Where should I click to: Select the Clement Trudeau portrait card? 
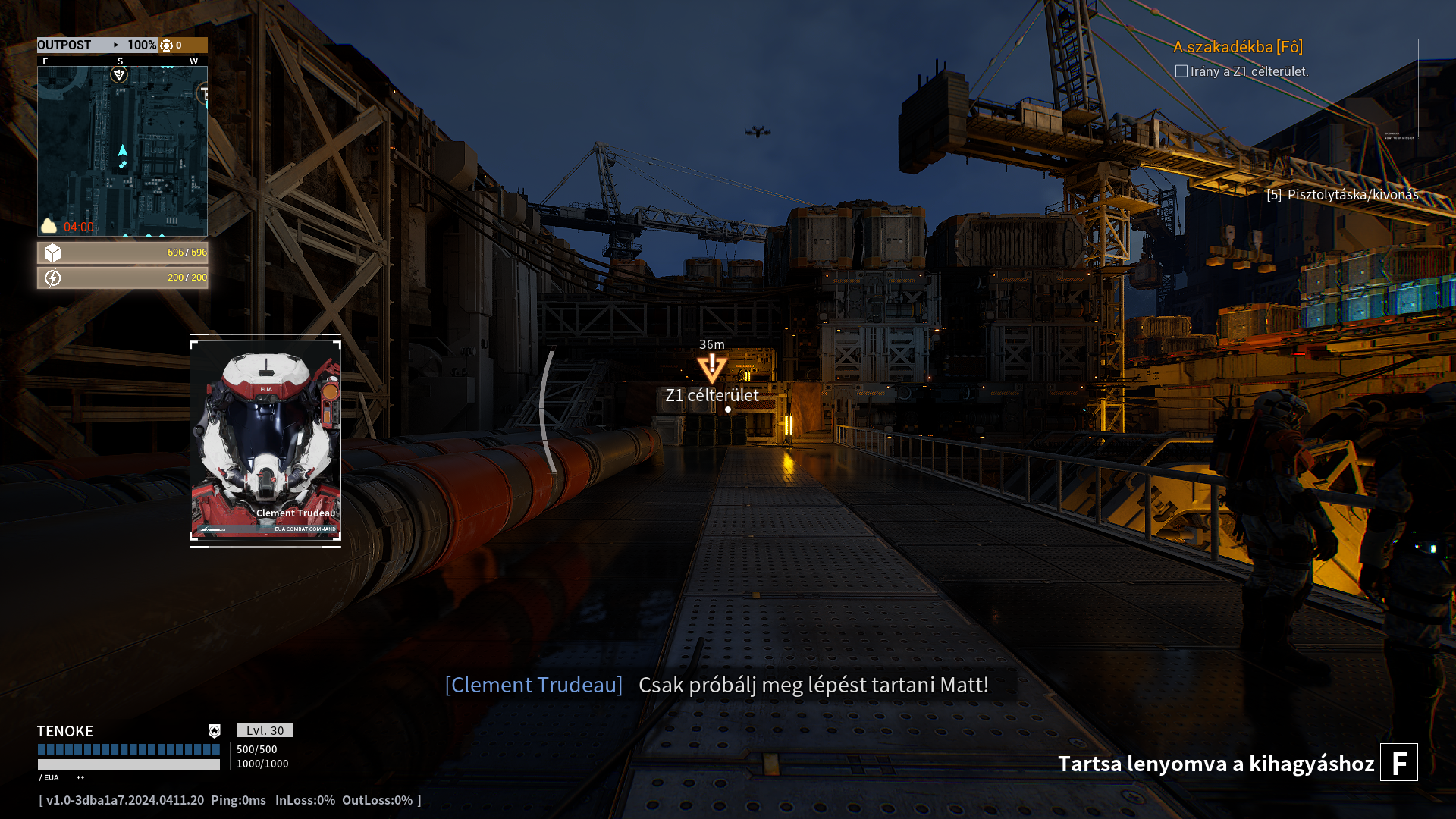pos(265,440)
